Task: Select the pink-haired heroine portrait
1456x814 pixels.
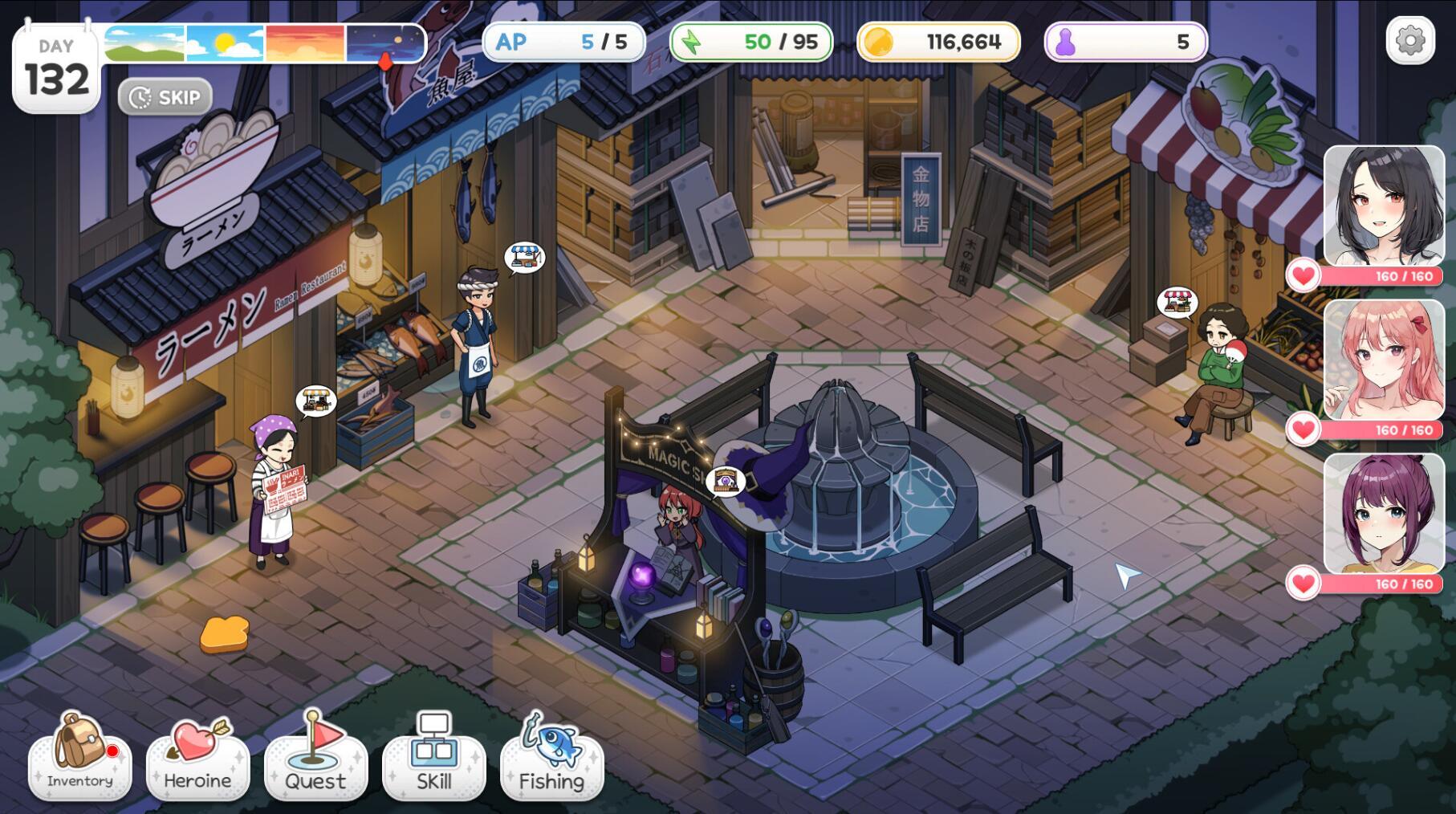Action: click(1383, 360)
